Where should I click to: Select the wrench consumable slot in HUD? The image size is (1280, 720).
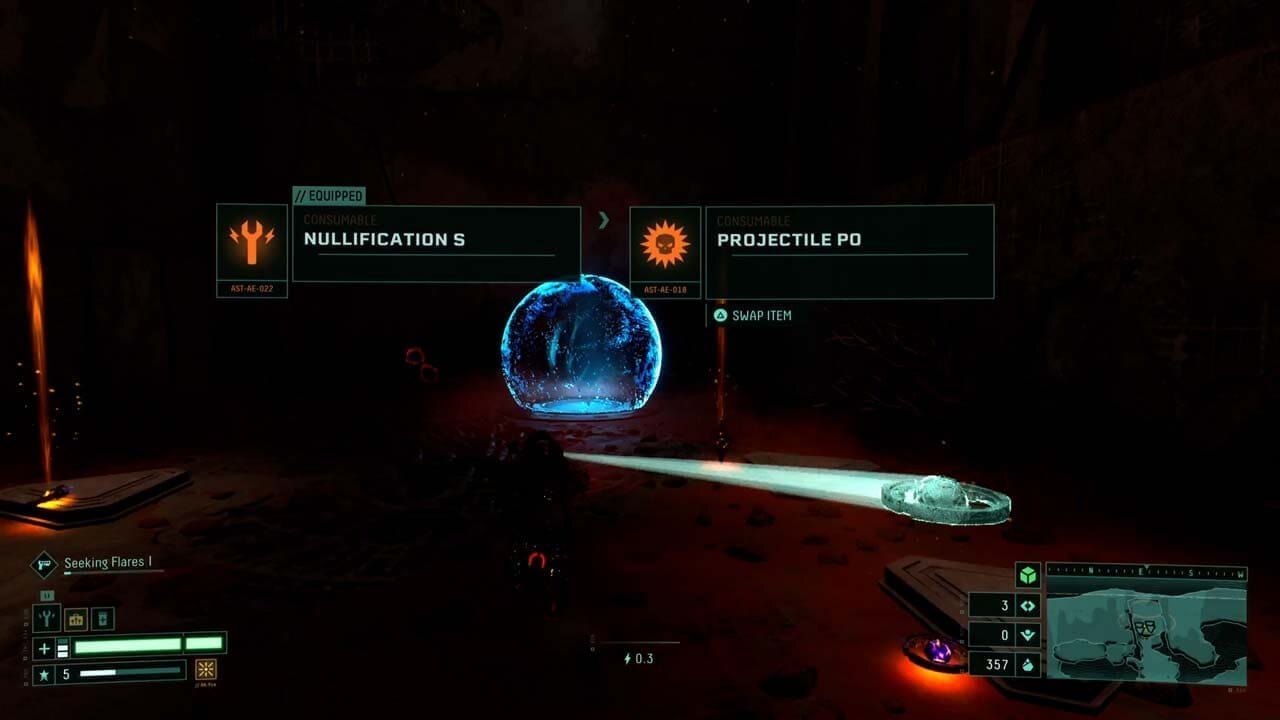pyautogui.click(x=46, y=618)
